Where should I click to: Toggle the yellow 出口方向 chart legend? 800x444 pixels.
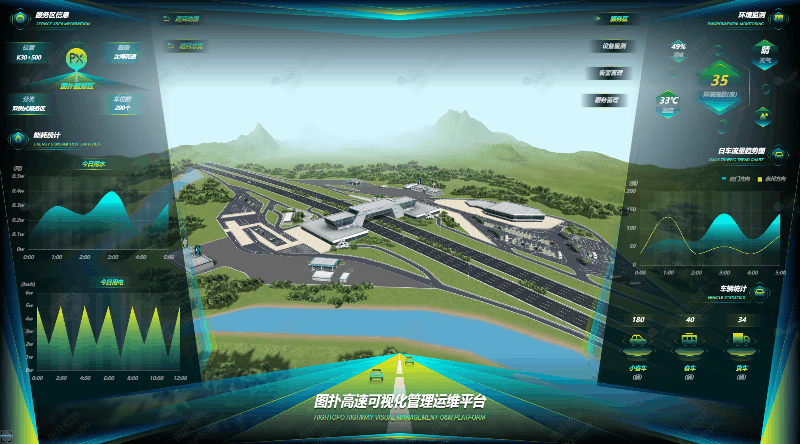click(769, 178)
